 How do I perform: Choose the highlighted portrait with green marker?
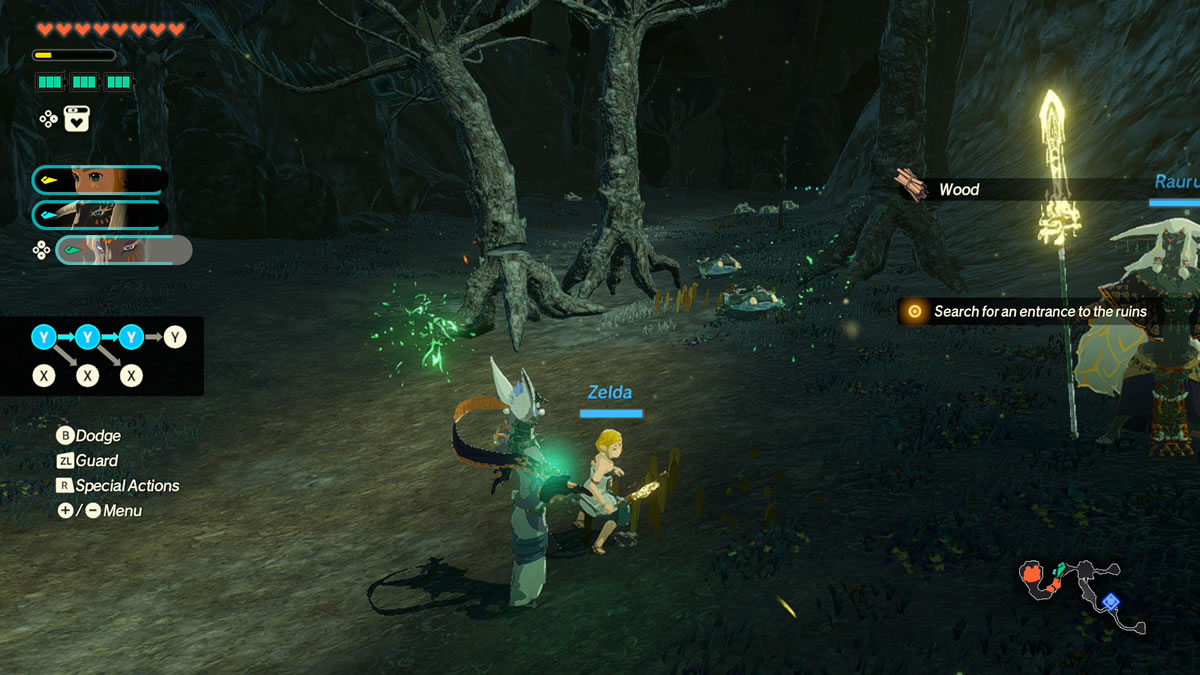coord(122,250)
